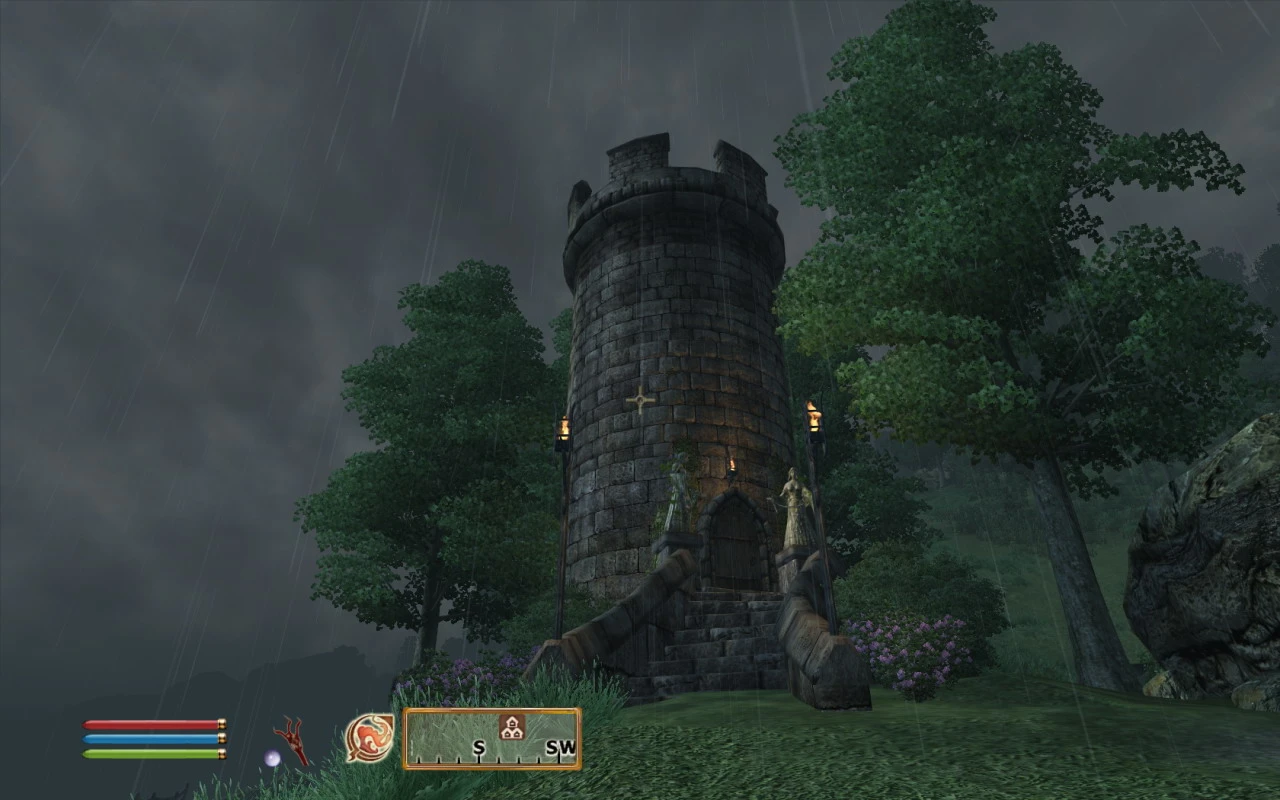Click the statue left of the door
Image resolution: width=1280 pixels, height=800 pixels.
(x=679, y=490)
